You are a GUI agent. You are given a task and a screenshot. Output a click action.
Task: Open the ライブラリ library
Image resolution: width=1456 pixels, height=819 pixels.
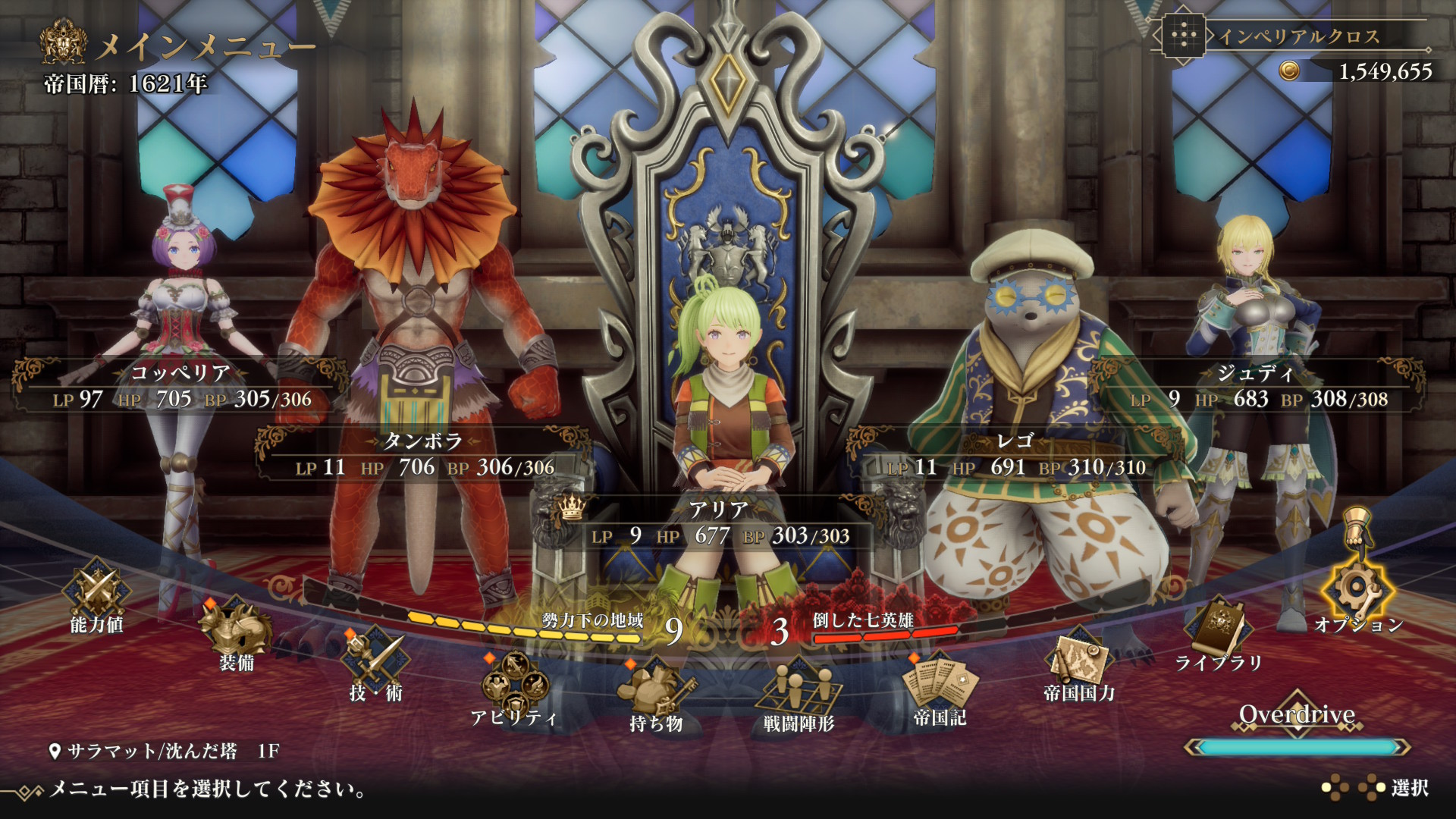1218,635
